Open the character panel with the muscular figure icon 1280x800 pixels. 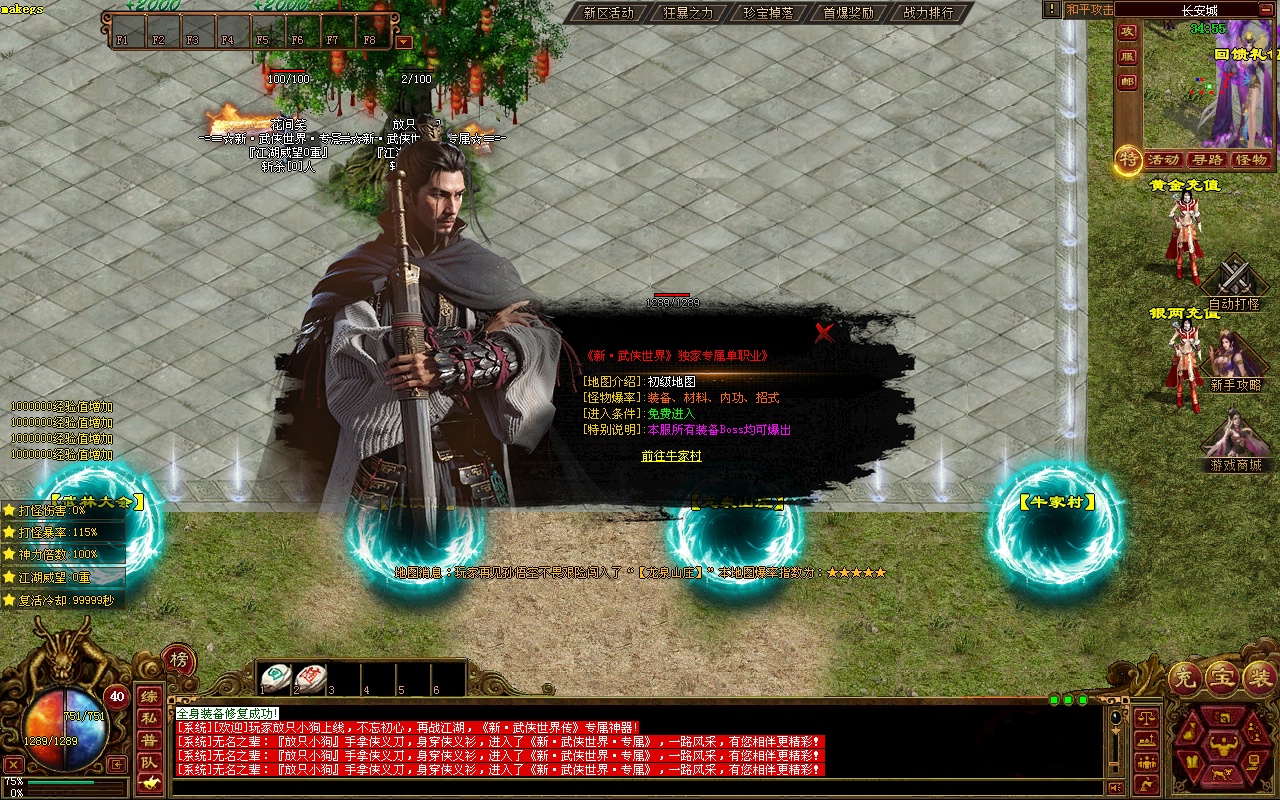tap(1224, 744)
